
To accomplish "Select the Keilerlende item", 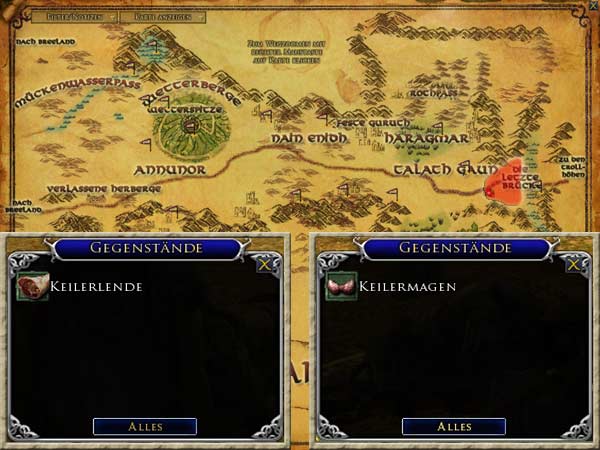I will pyautogui.click(x=32, y=287).
